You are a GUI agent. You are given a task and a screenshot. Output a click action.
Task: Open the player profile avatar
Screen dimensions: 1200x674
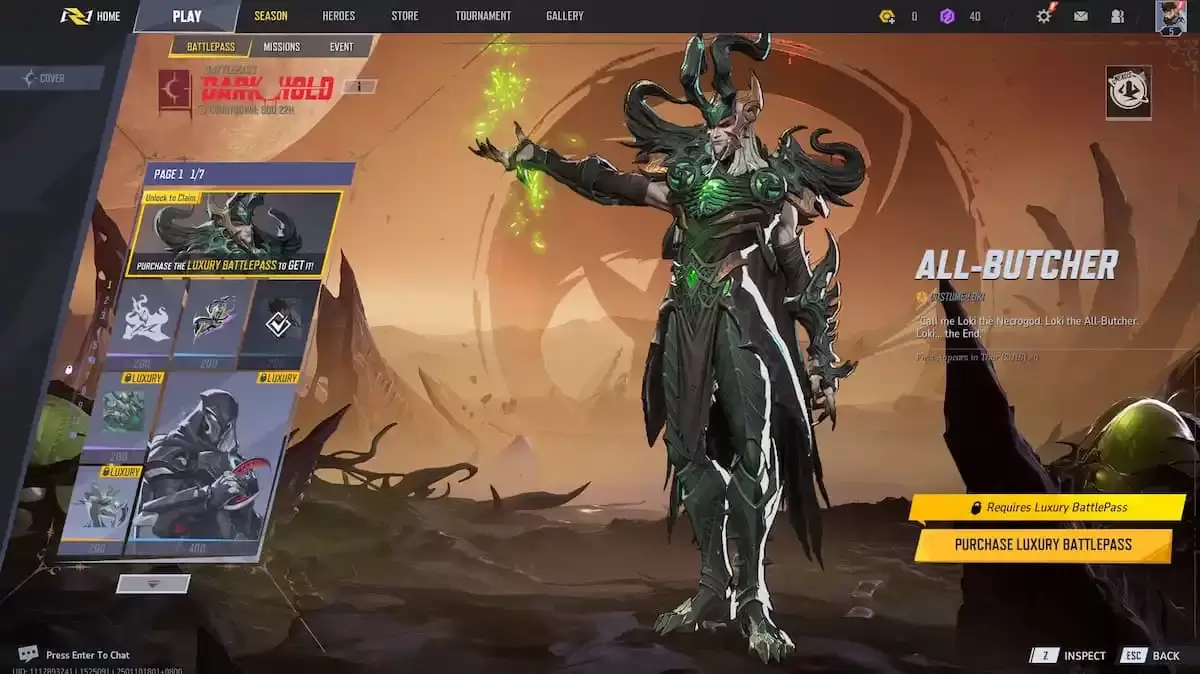[x=1170, y=17]
